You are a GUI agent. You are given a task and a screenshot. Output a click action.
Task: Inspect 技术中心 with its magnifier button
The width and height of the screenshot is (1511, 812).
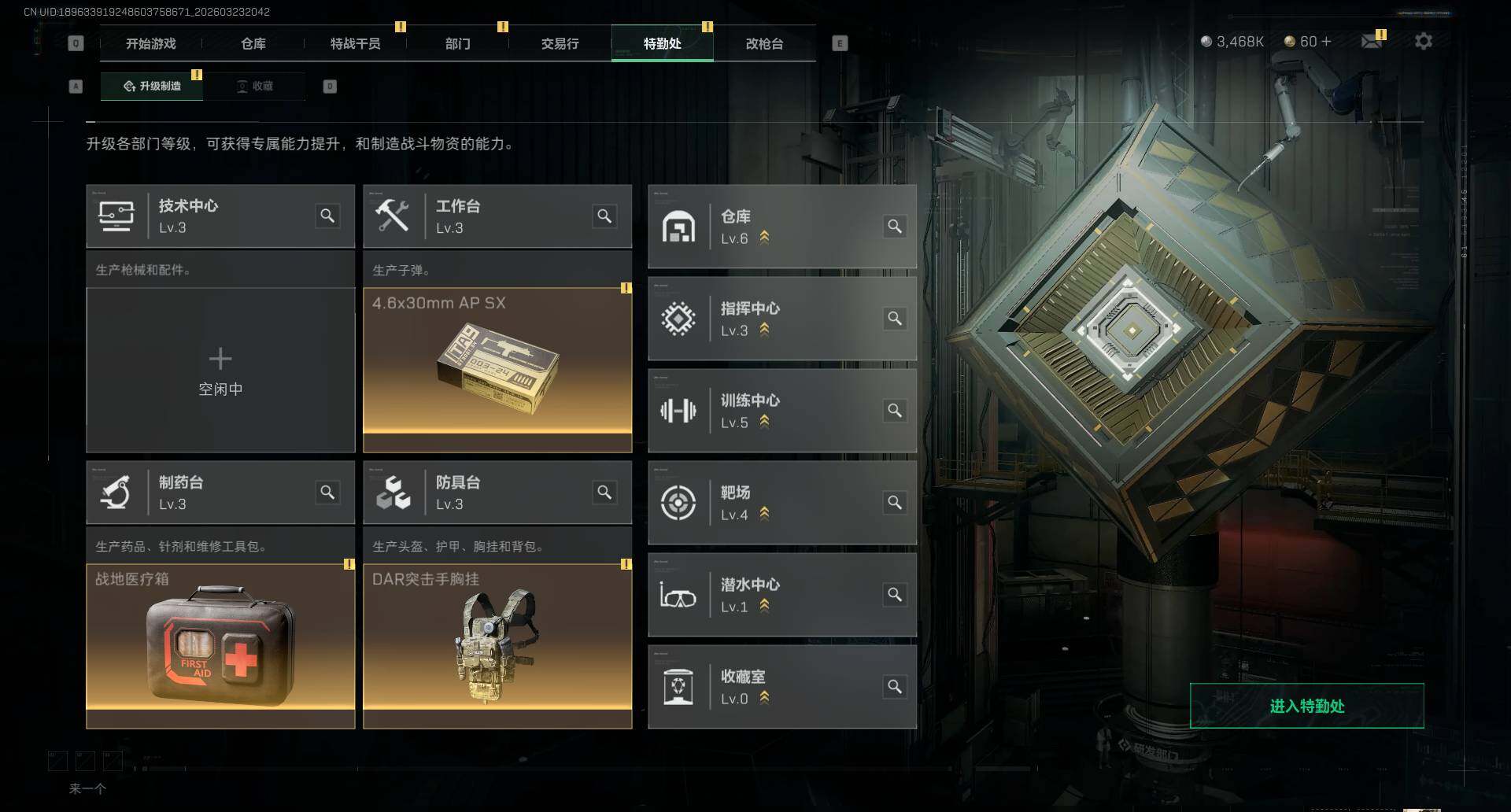click(327, 216)
